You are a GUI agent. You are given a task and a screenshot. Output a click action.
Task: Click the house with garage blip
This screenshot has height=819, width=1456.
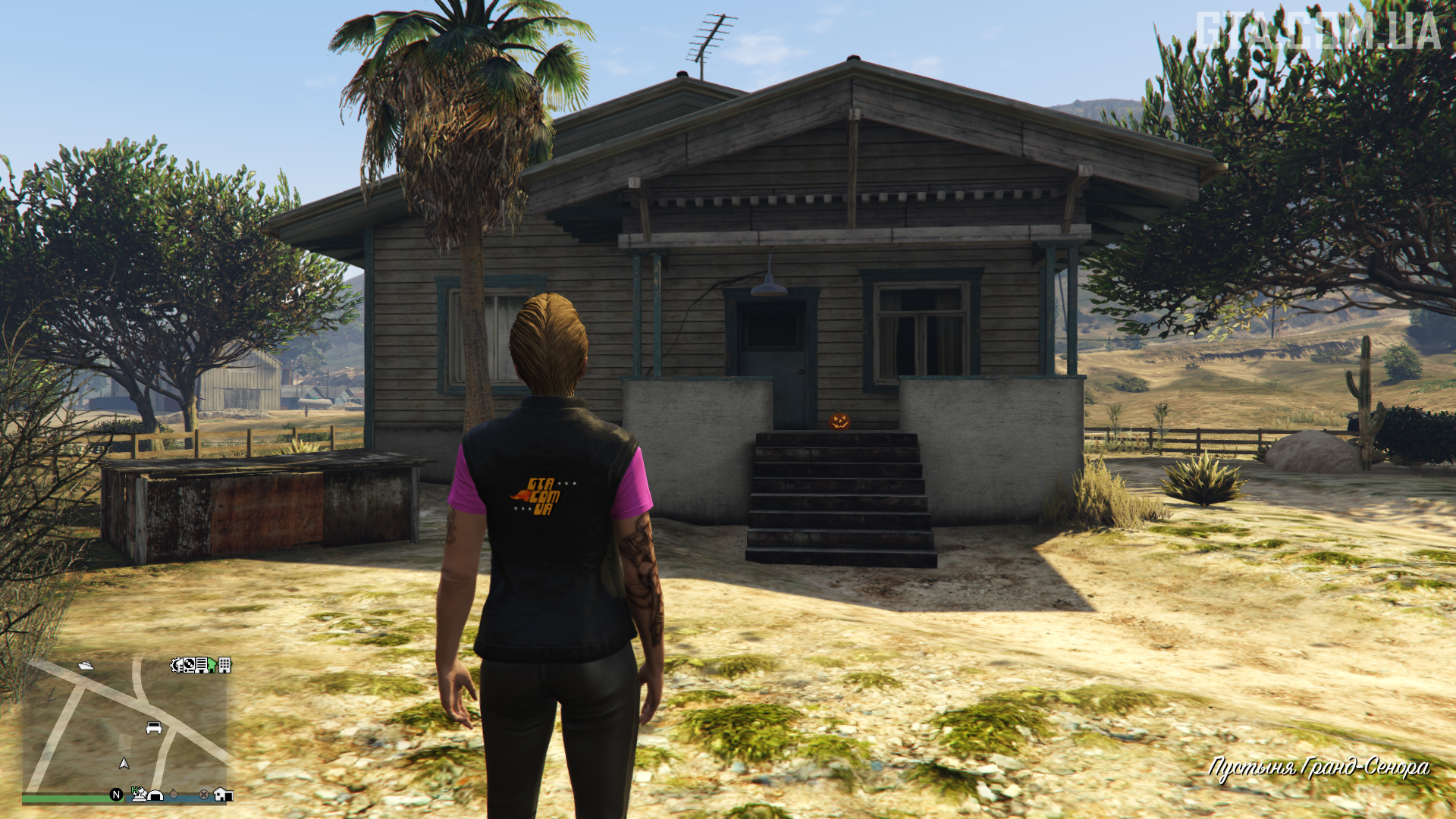223,794
